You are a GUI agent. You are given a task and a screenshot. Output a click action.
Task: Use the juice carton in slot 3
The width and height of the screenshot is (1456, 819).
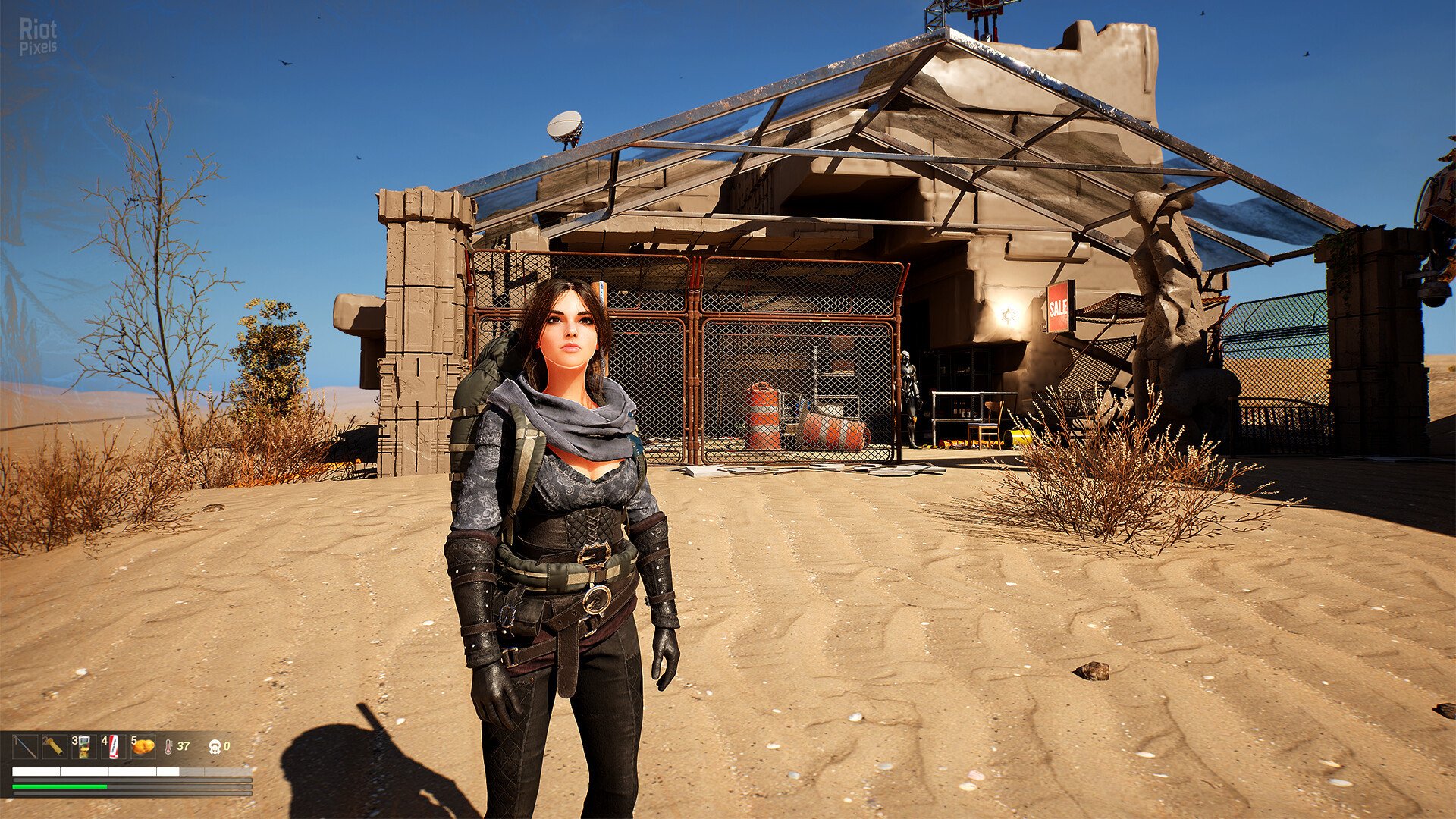point(83,747)
